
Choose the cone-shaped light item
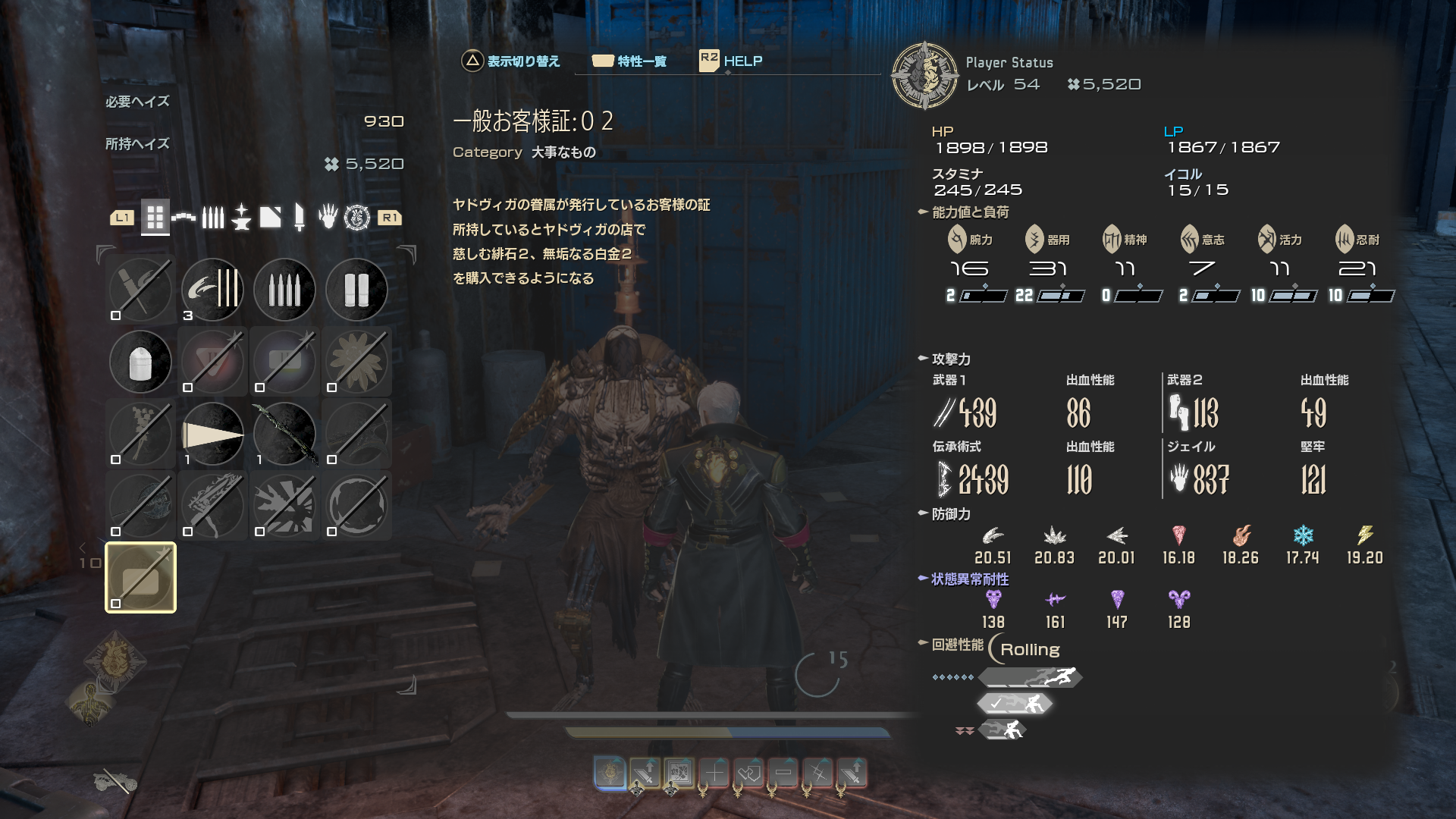[212, 434]
